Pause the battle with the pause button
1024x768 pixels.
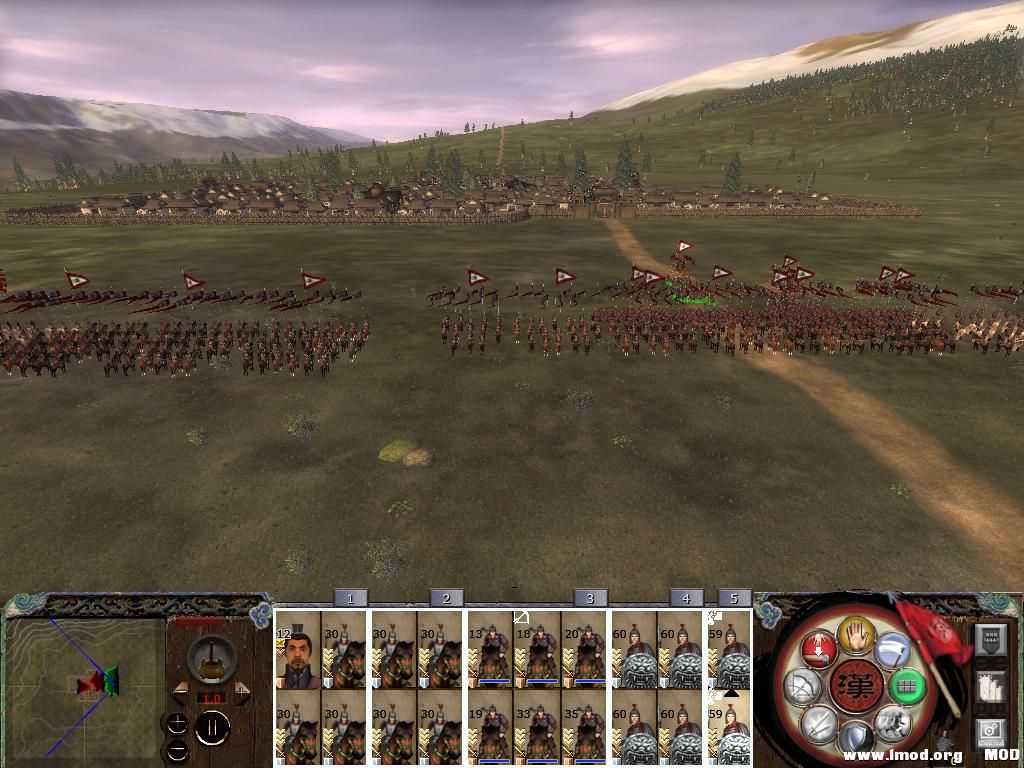[212, 729]
